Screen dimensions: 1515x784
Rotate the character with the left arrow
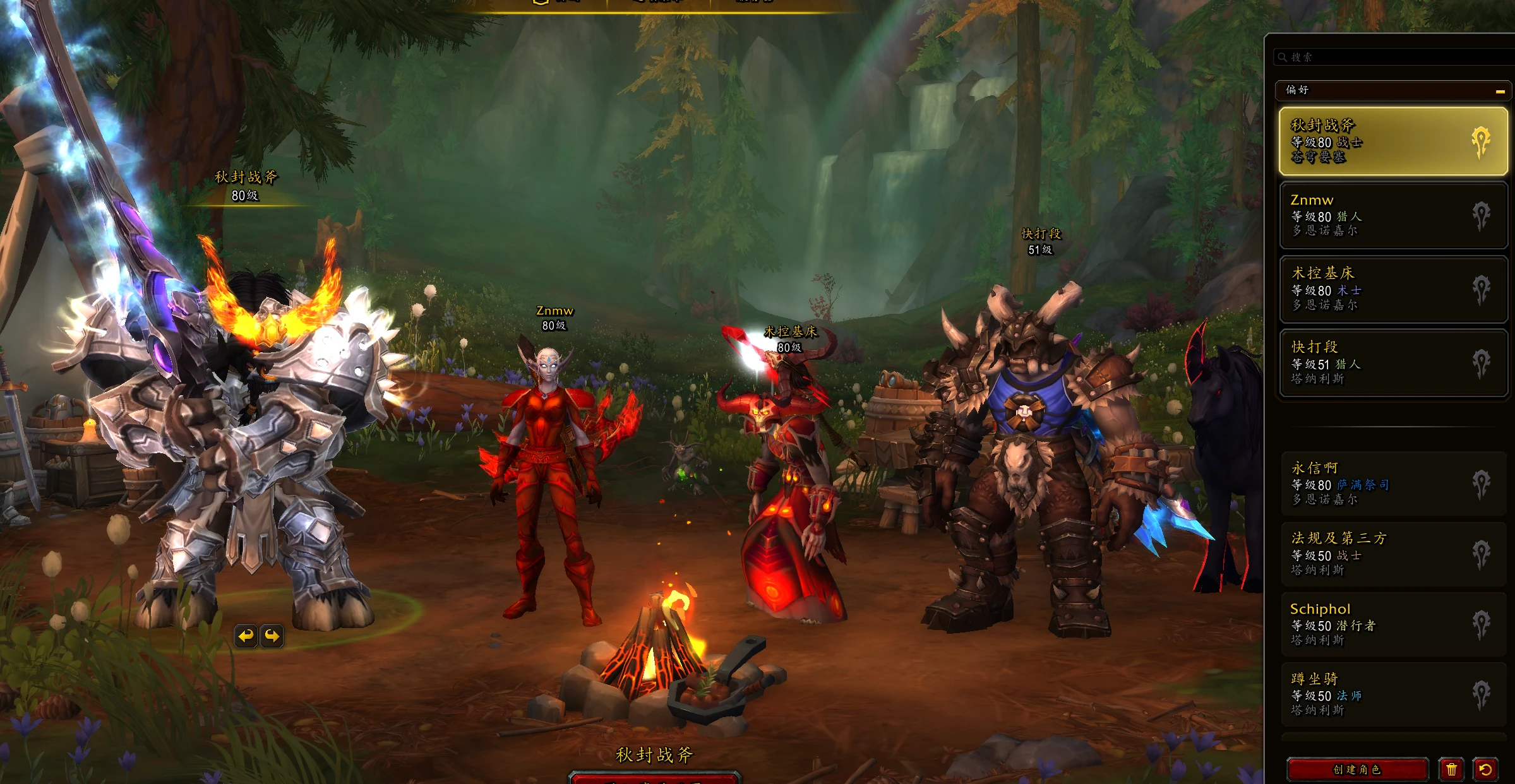point(246,636)
